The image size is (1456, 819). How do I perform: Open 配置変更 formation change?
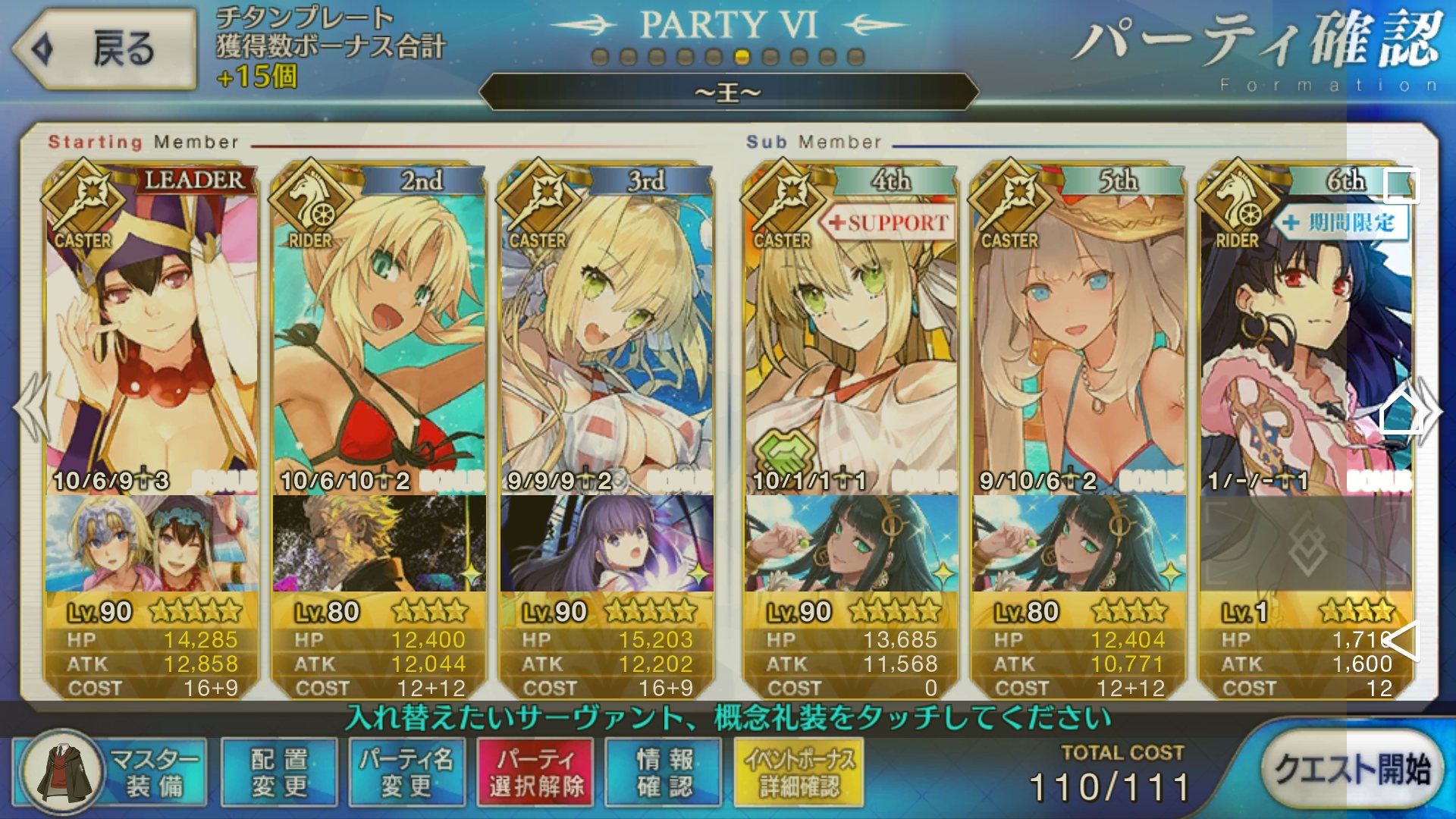pos(279,772)
